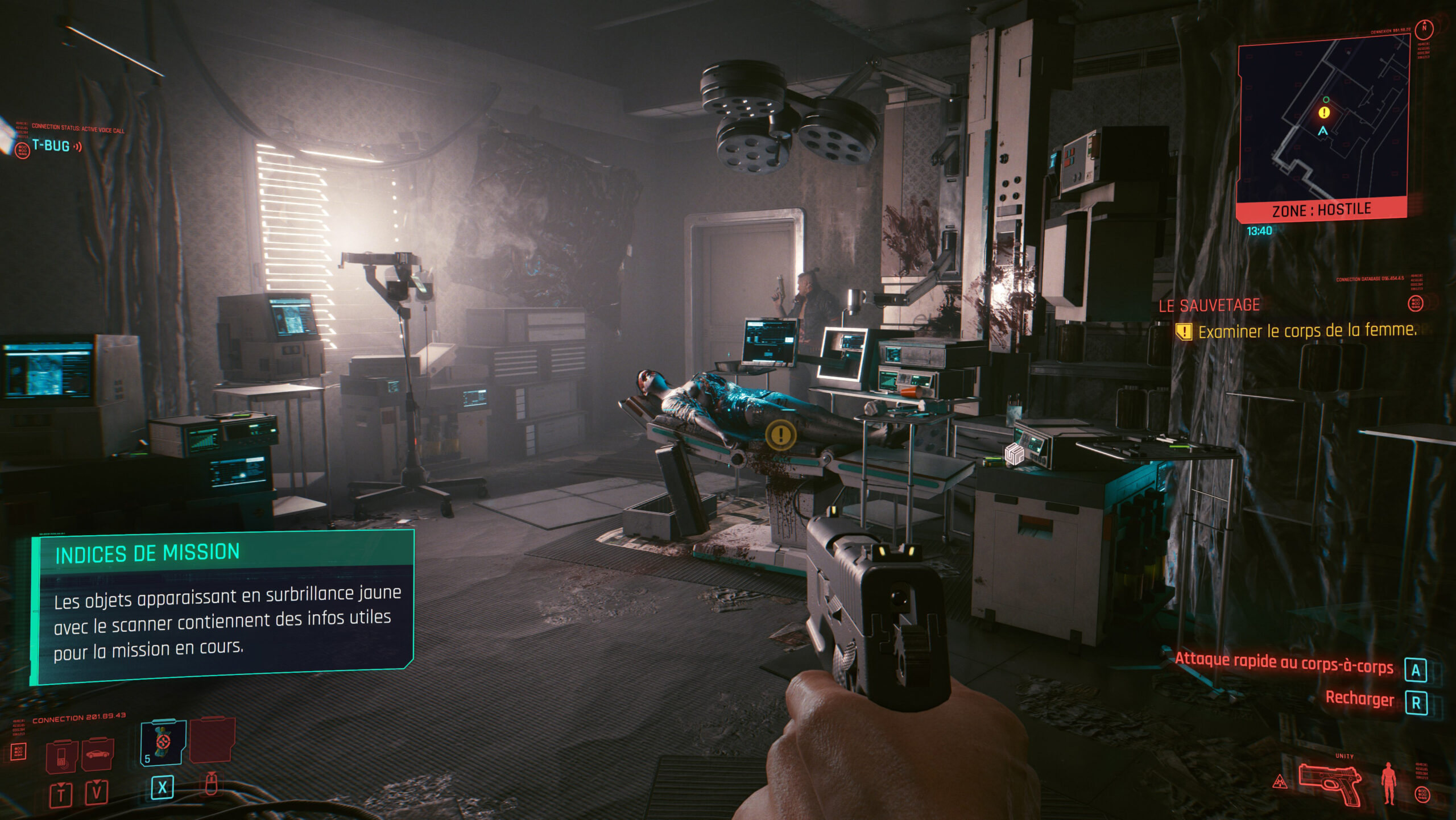
Task: Select the yellow quest marker on the minimap
Action: [1324, 113]
